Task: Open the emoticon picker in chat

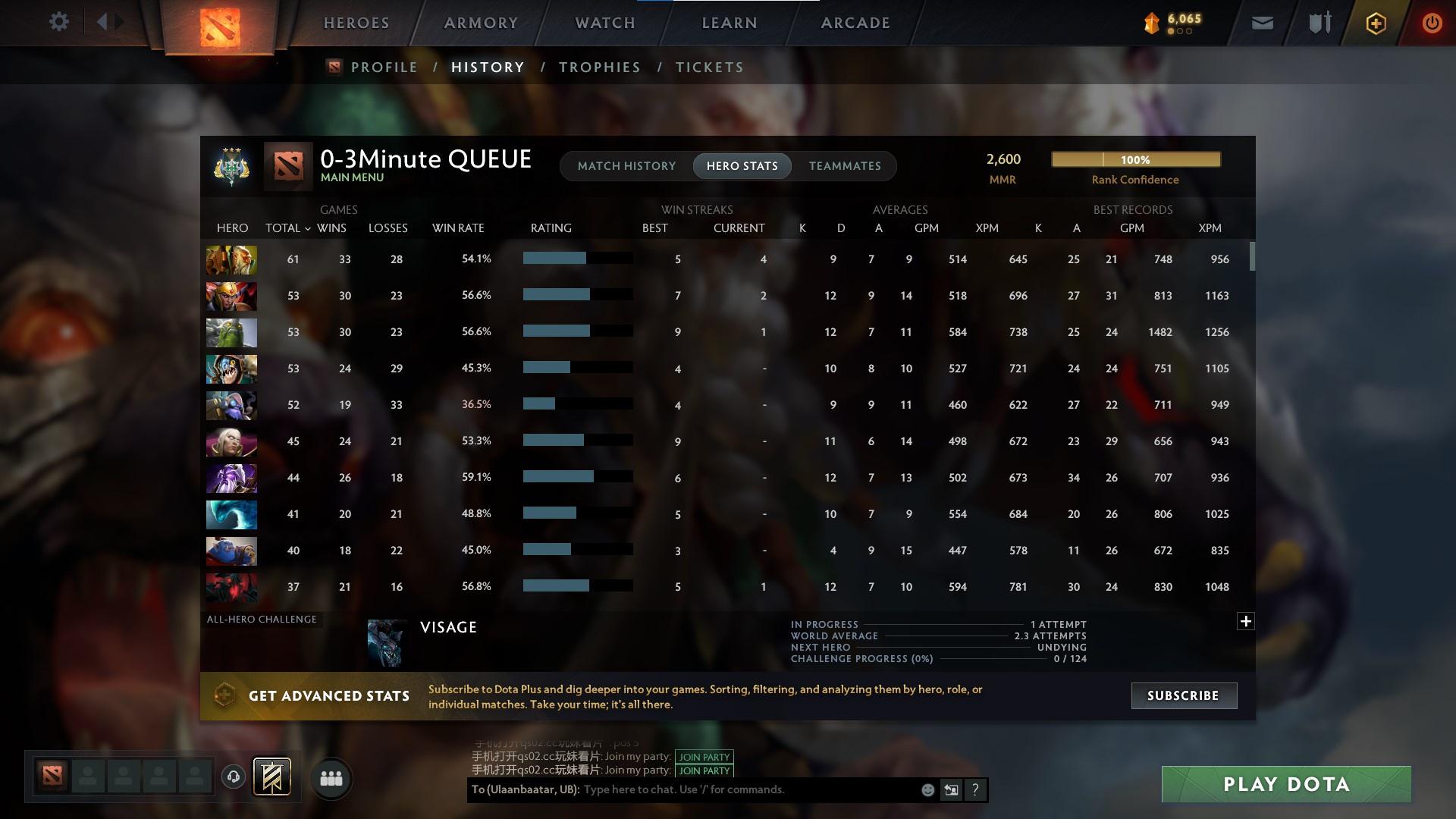Action: 927,789
